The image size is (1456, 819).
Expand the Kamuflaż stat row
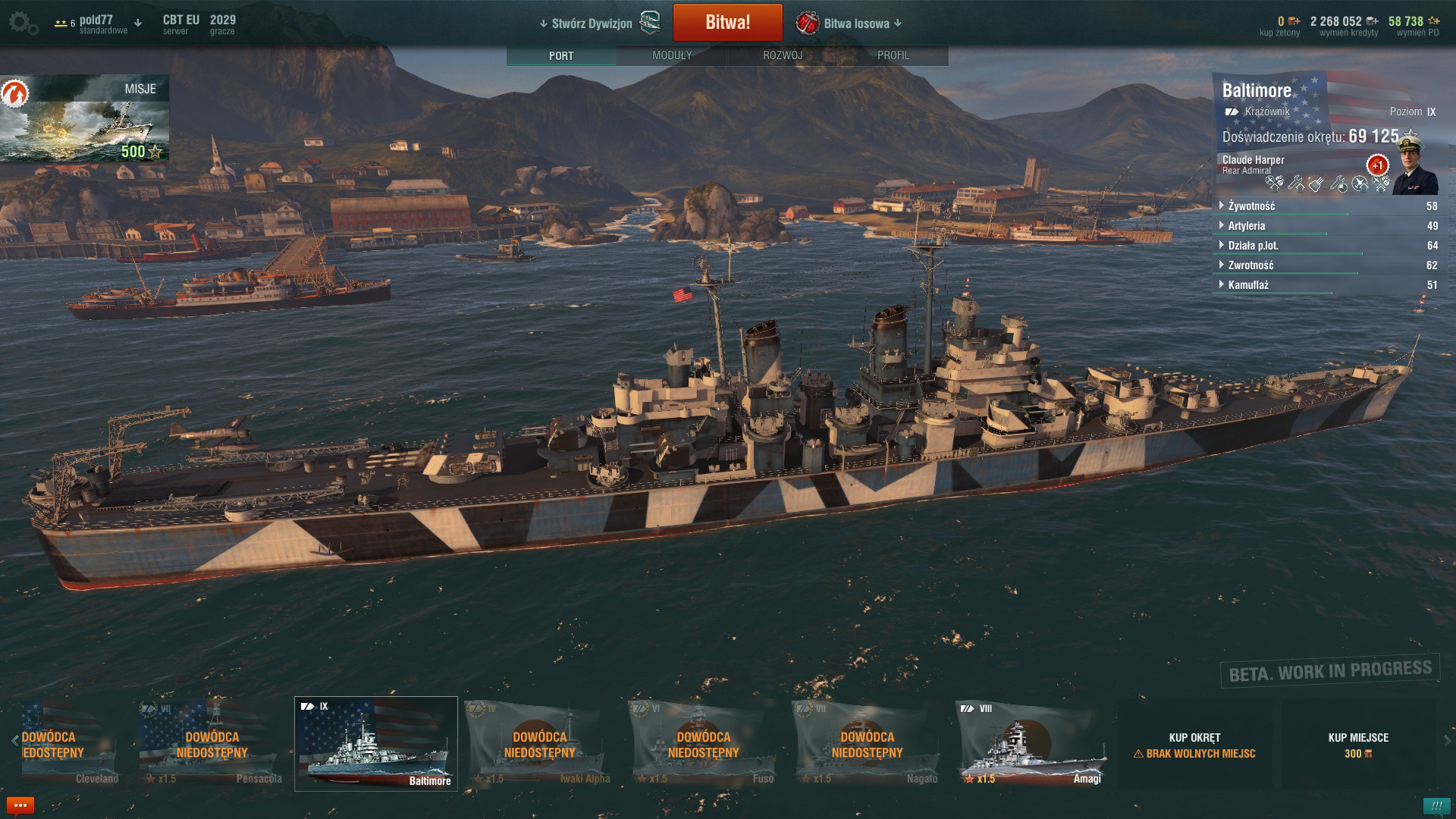(1248, 285)
